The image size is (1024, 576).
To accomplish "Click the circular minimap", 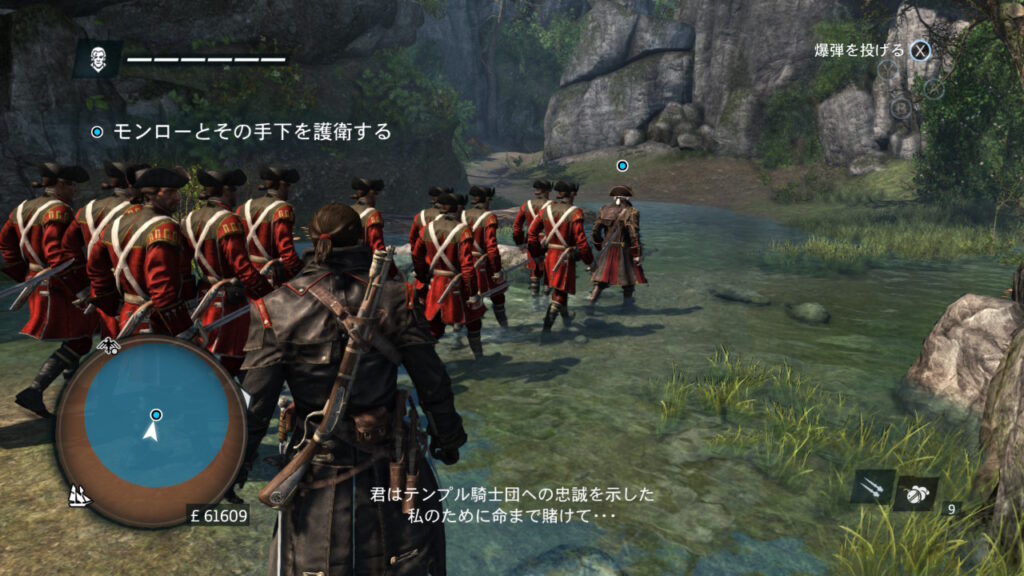I will [x=151, y=431].
